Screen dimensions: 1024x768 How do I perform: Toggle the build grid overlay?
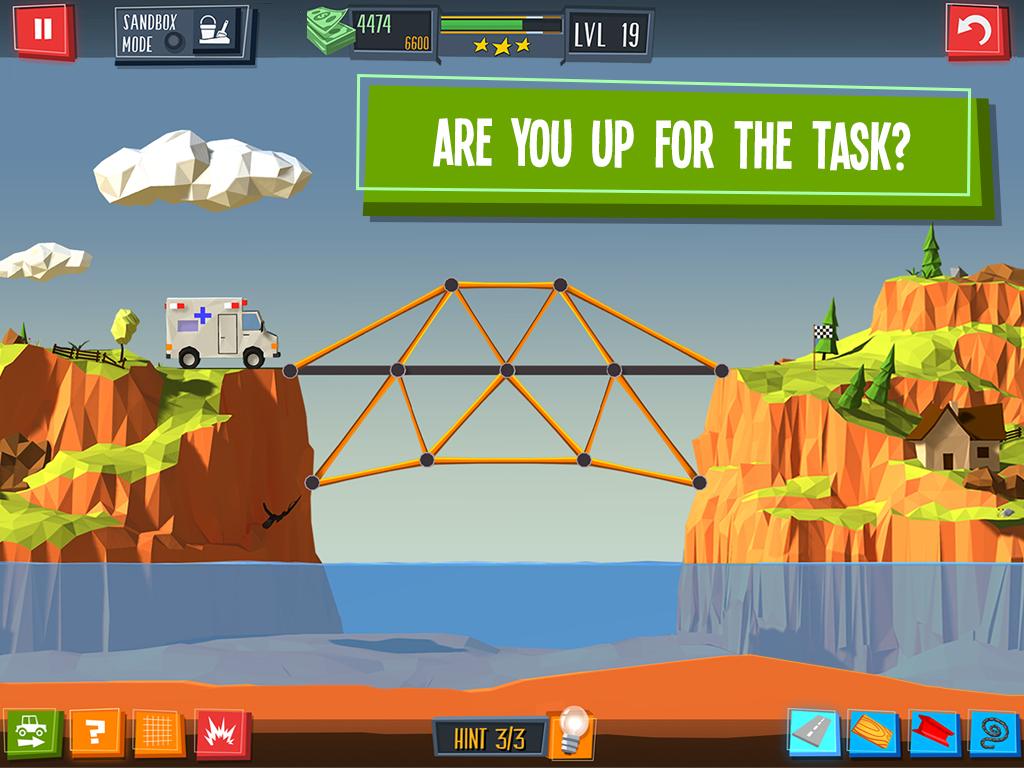tap(158, 734)
